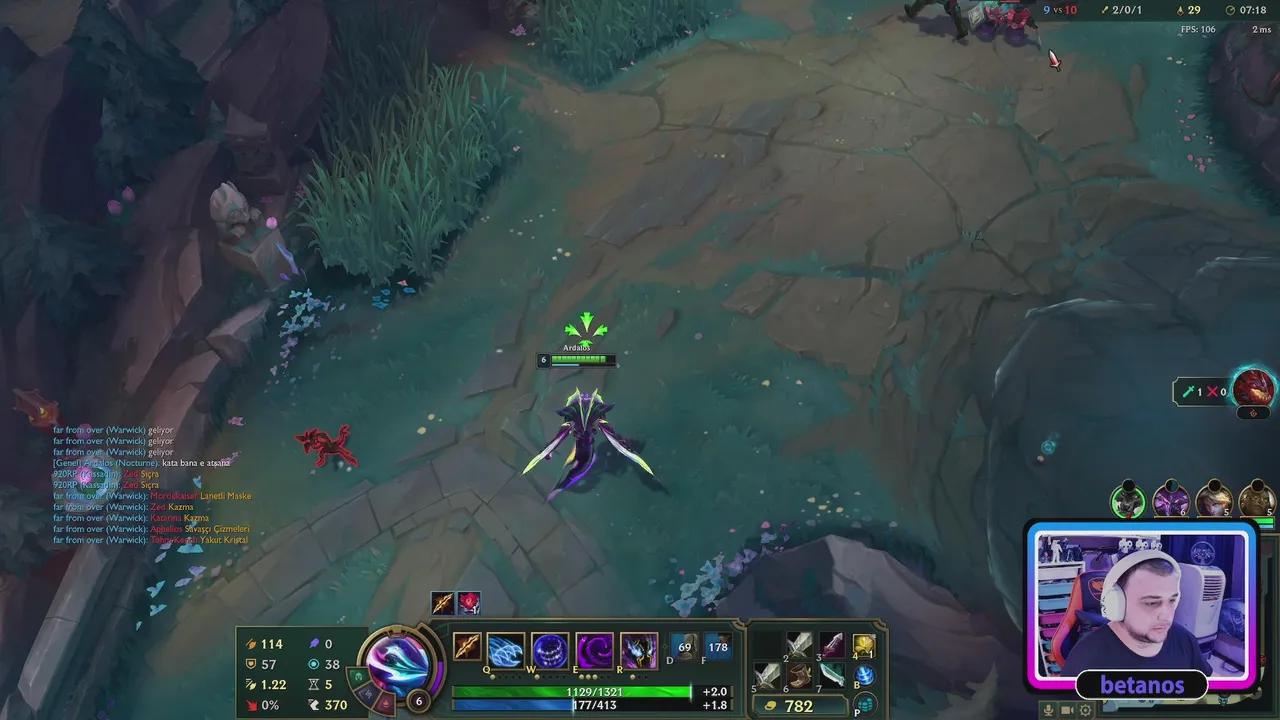The height and width of the screenshot is (720, 1280).
Task: Cast Riftwalk with the R ability icon
Action: 640,650
